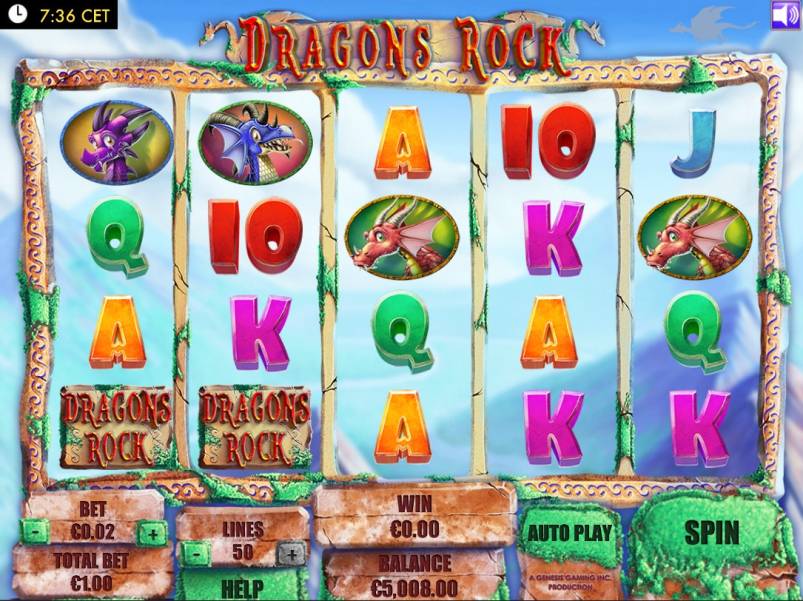
Task: Spin the reels
Action: pos(711,532)
